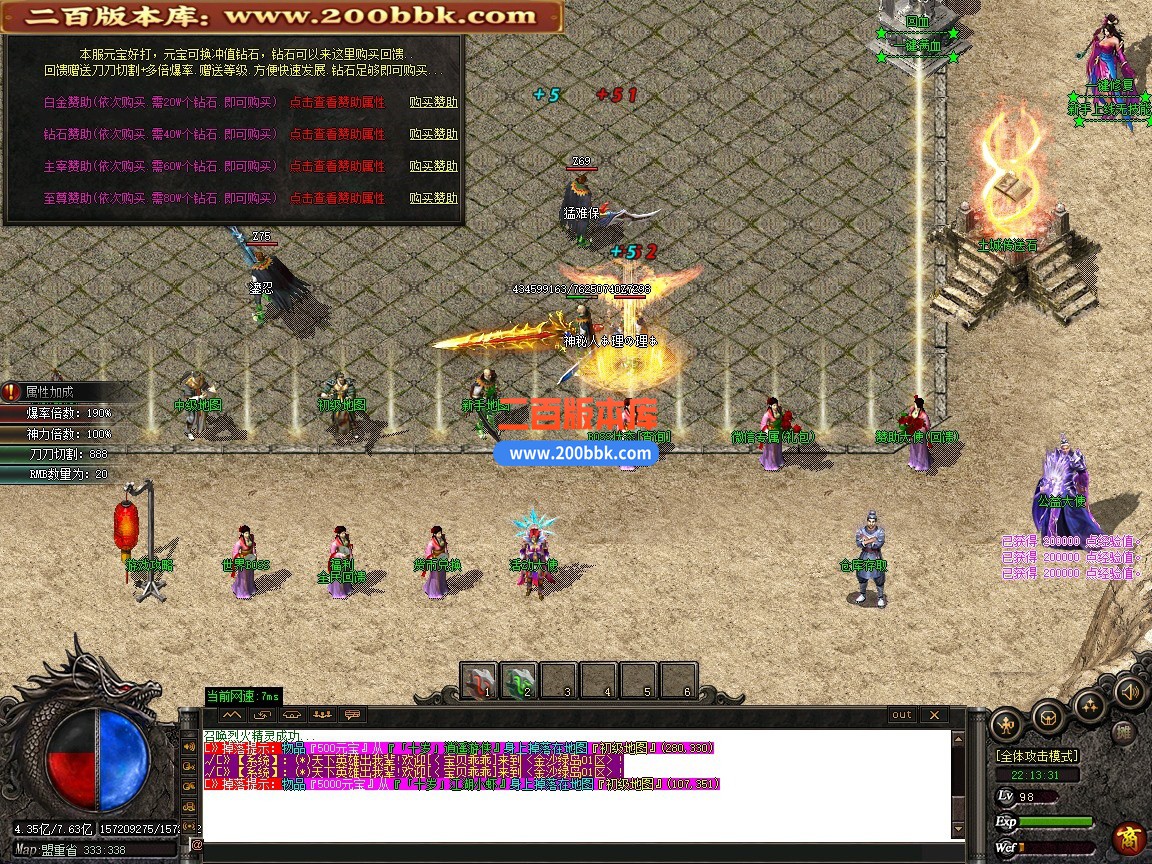Screen dimensions: 1152x864
Task: Toggle the sound speaker button
Action: 1131,690
